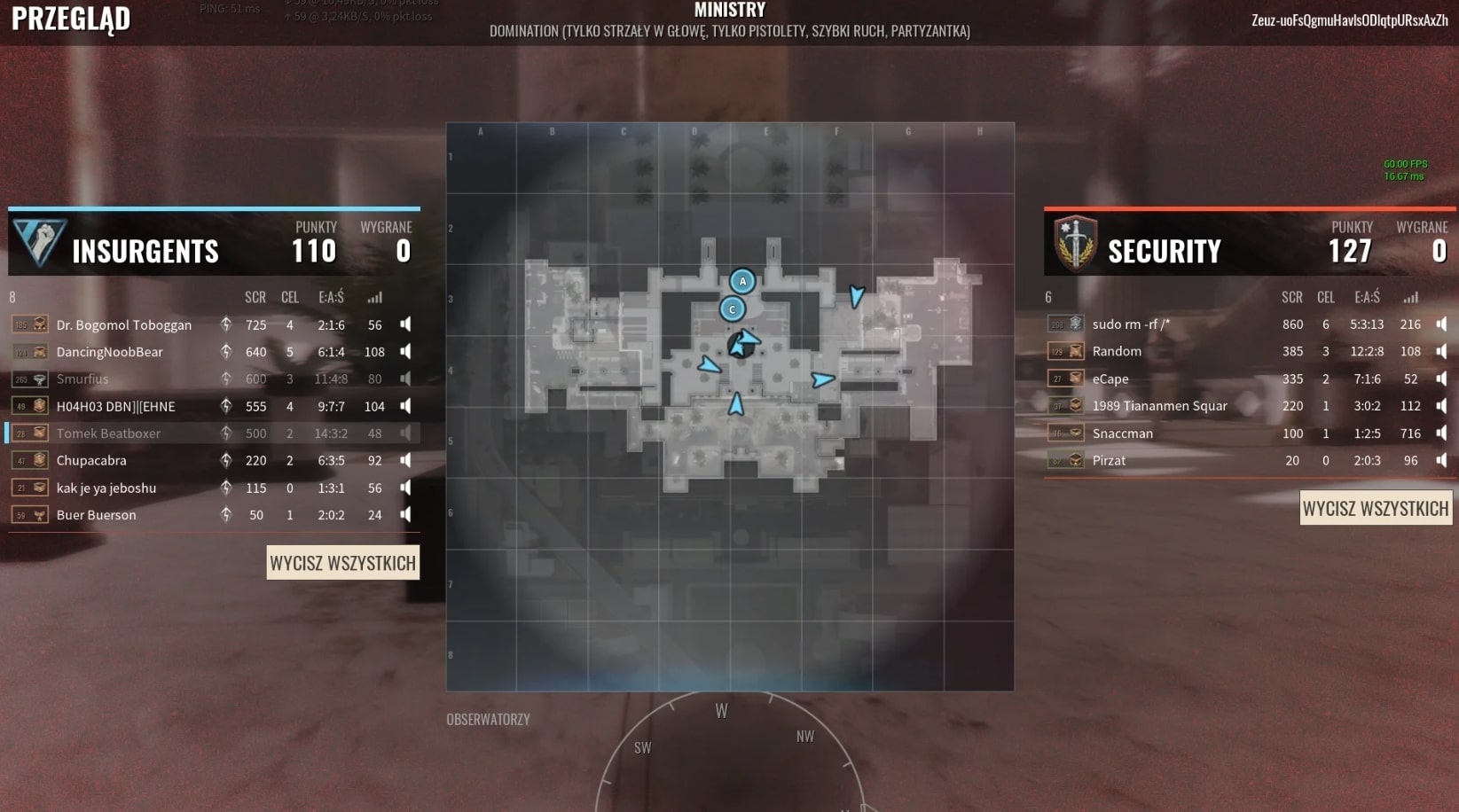Click Dr. Bogomol Toboggan's rank badge
This screenshot has height=812, width=1459.
(x=31, y=324)
